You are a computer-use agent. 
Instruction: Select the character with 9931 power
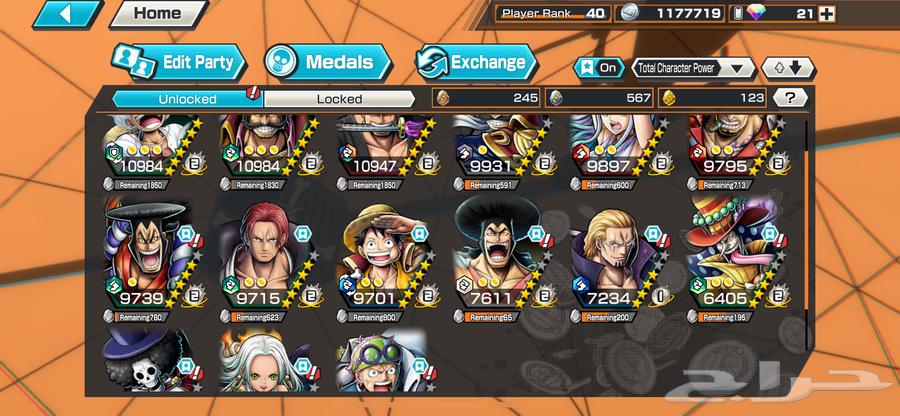pyautogui.click(x=497, y=148)
